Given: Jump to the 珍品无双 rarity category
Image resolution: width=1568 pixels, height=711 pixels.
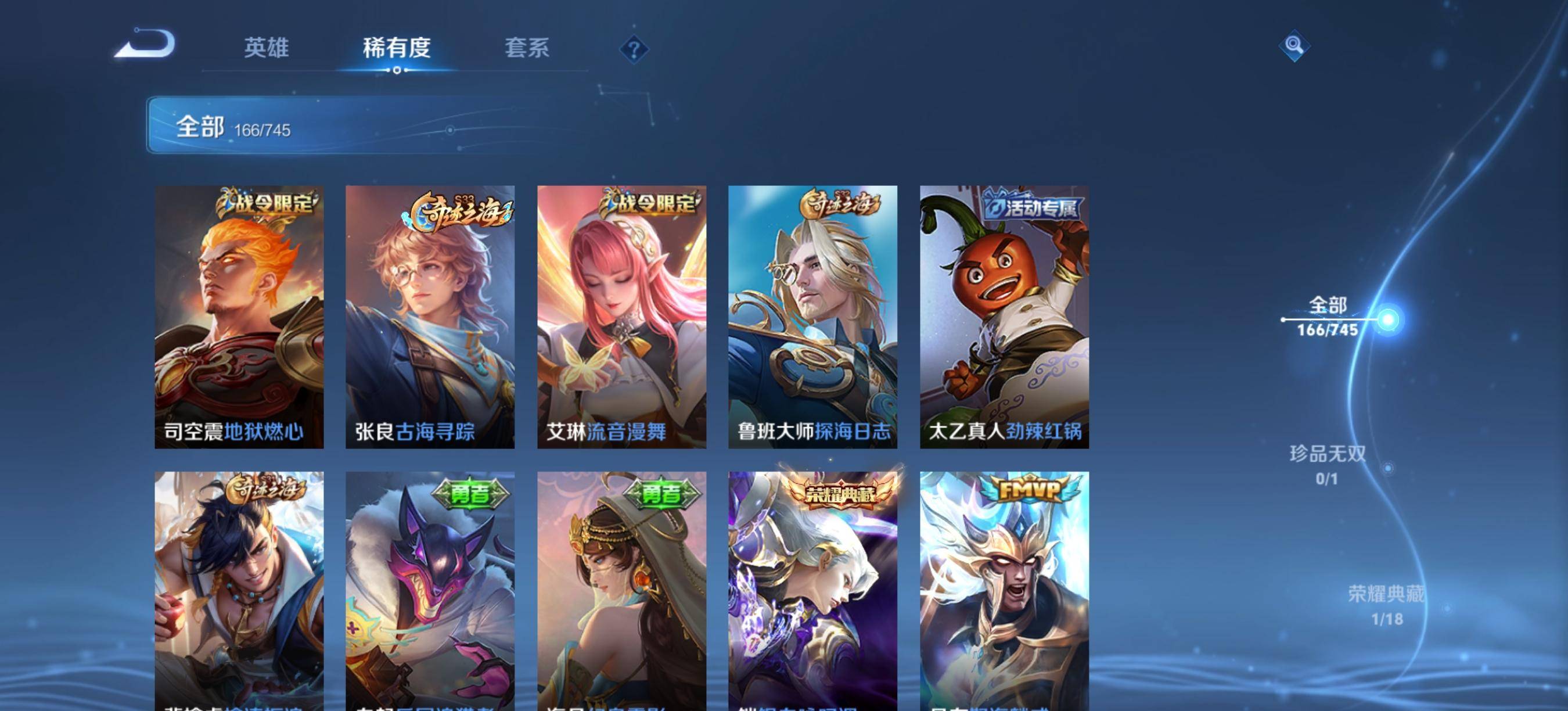Looking at the screenshot, I should coord(1328,465).
